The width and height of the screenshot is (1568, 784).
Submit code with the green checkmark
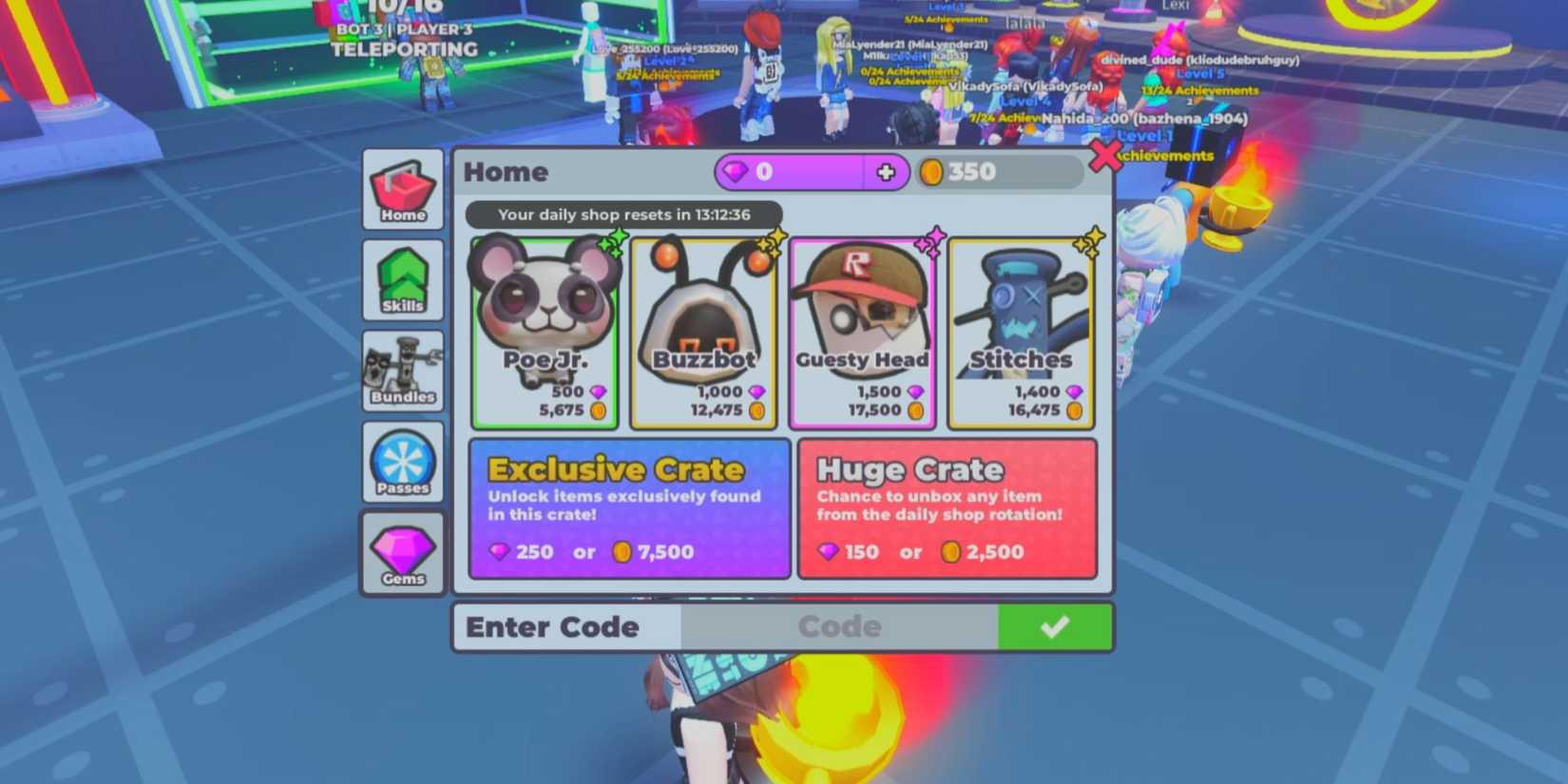point(1055,626)
